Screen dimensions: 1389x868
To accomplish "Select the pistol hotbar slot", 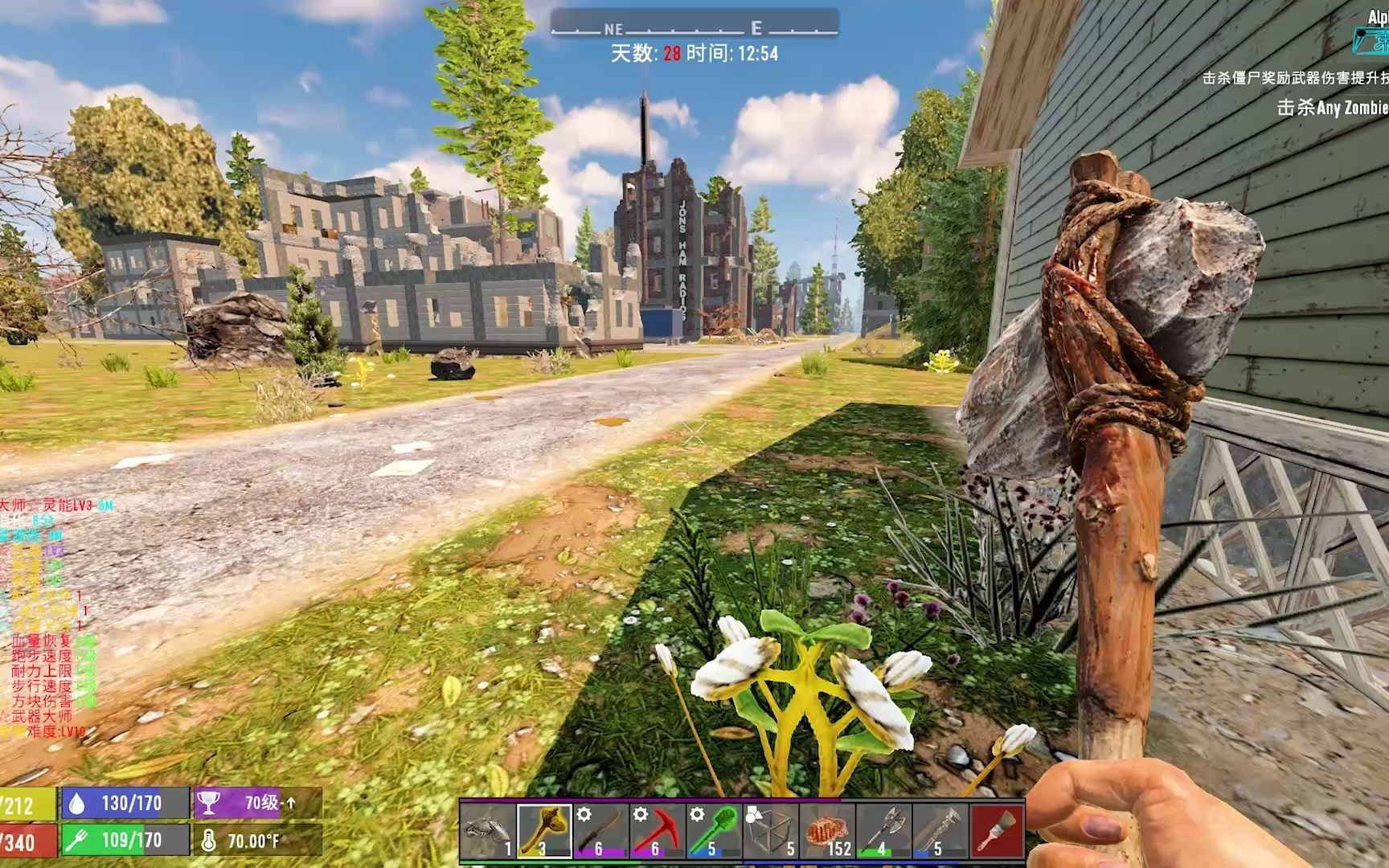I will [x=488, y=830].
